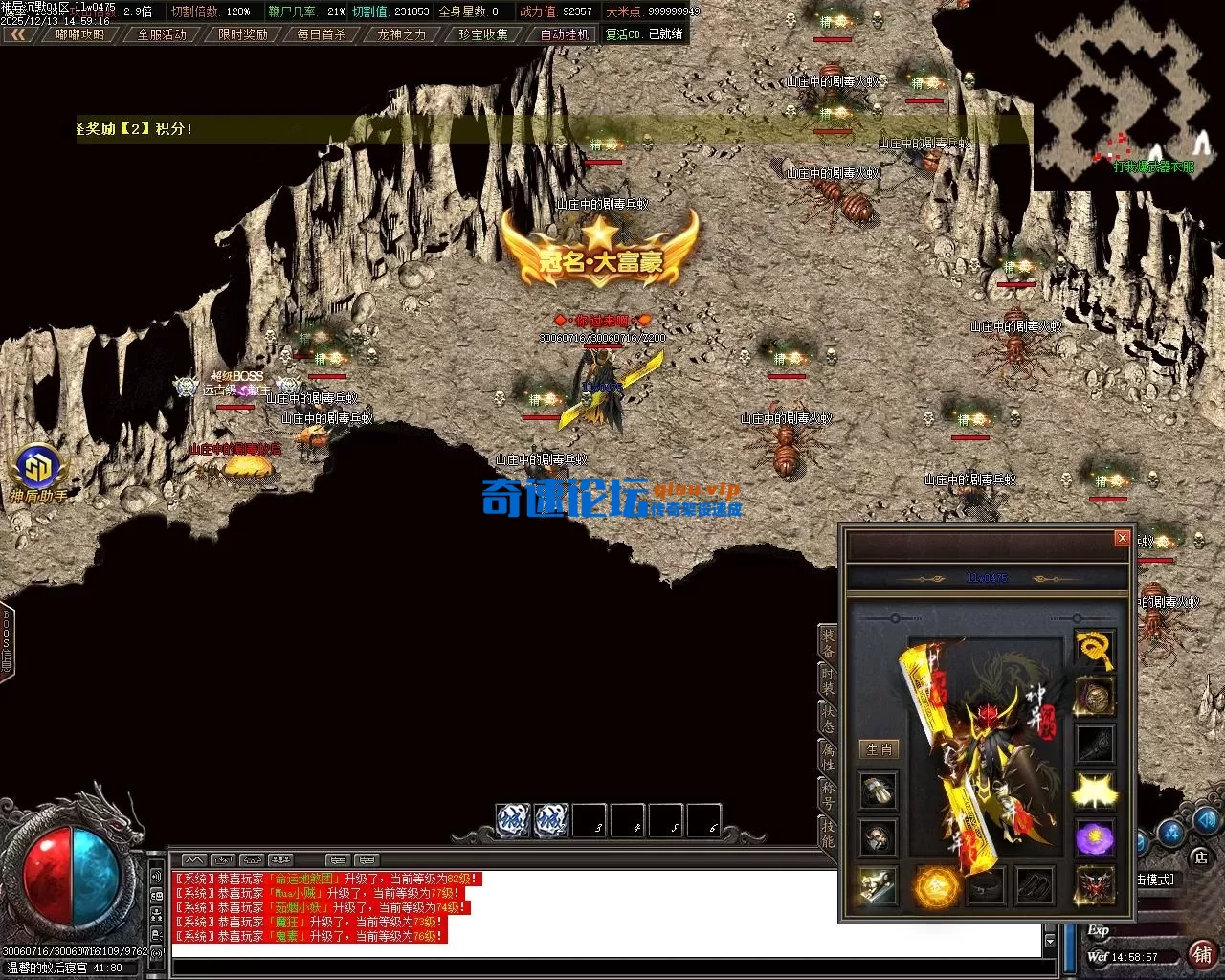Select the purple flower equipment slot
This screenshot has height=980, width=1225.
[x=1094, y=835]
